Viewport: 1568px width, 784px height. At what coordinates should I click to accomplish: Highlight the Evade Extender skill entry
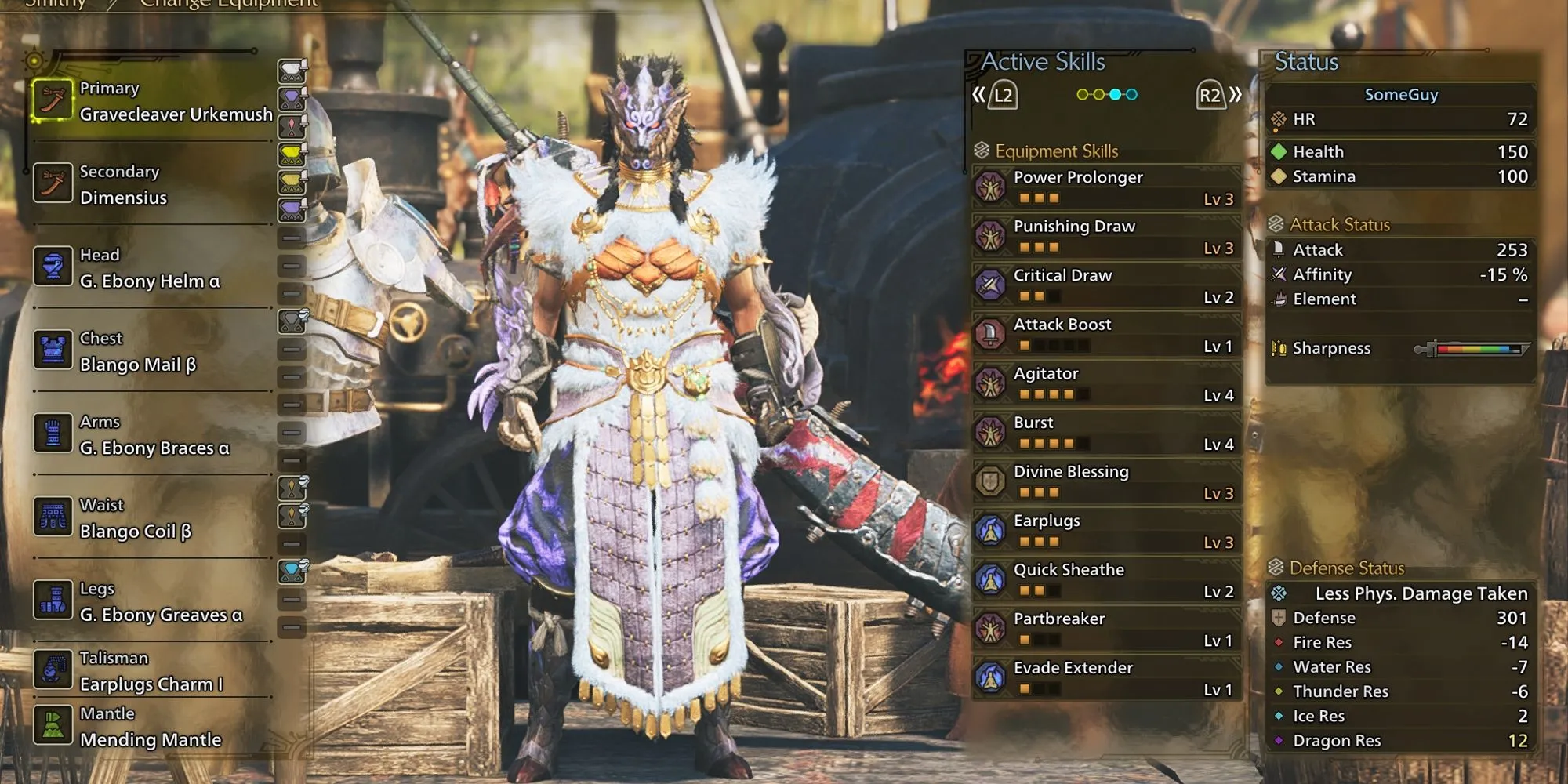point(1106,678)
